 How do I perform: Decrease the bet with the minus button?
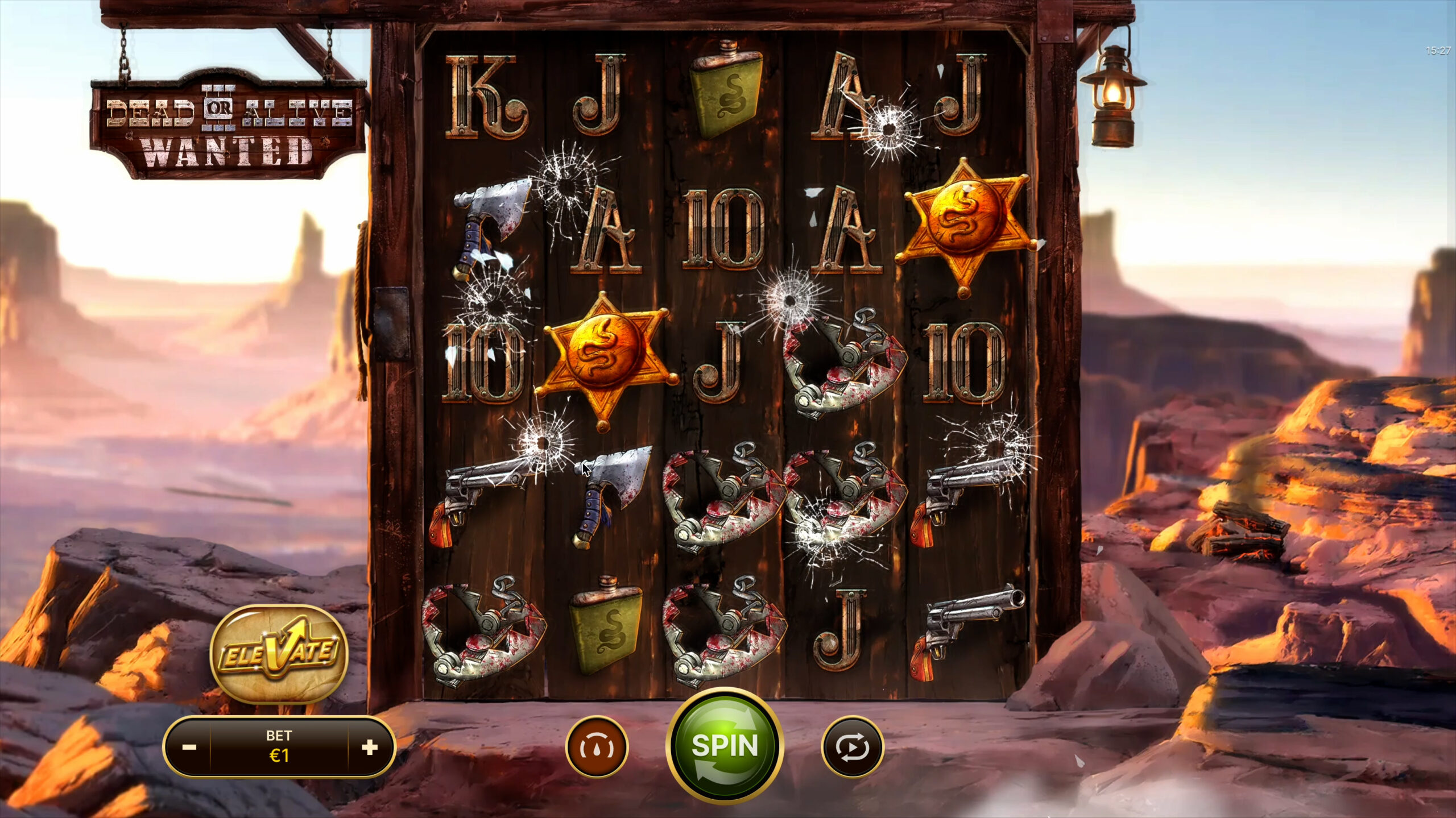point(189,746)
